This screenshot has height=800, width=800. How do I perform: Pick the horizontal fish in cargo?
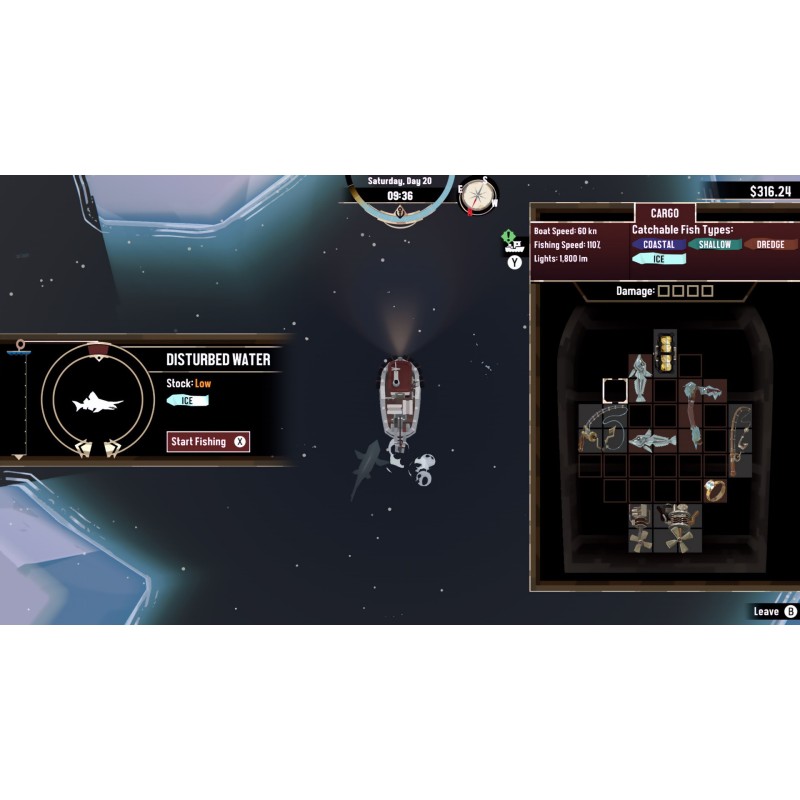(x=651, y=438)
